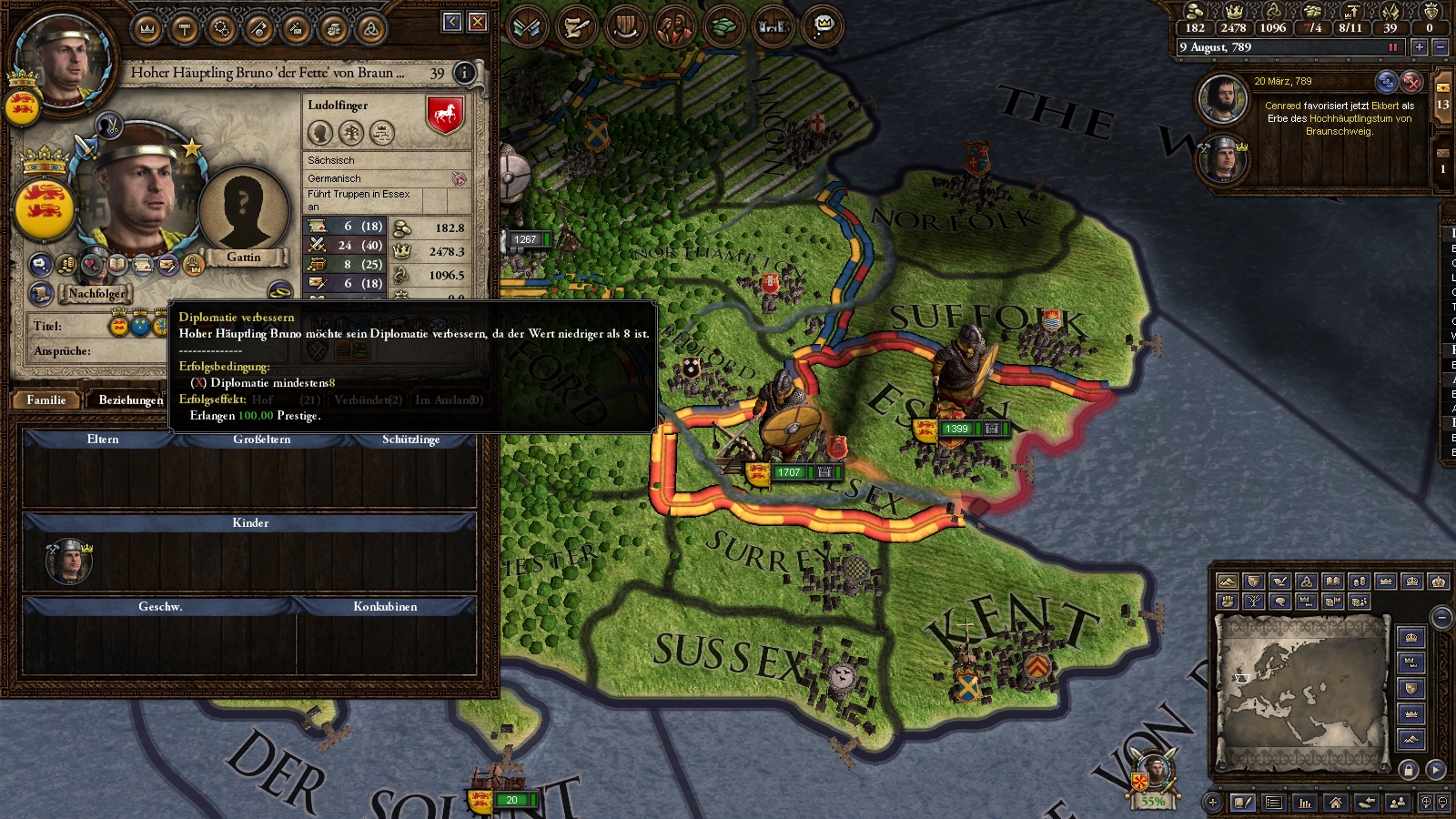Open the laws scroll and quill menu
1456x819 pixels.
575,27
